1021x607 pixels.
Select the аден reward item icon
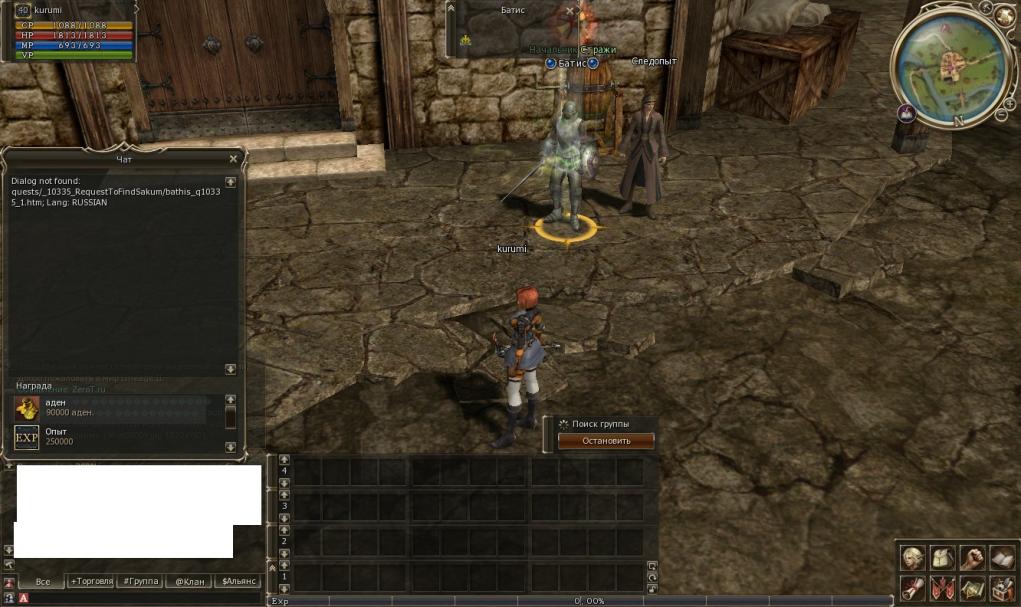click(x=27, y=408)
